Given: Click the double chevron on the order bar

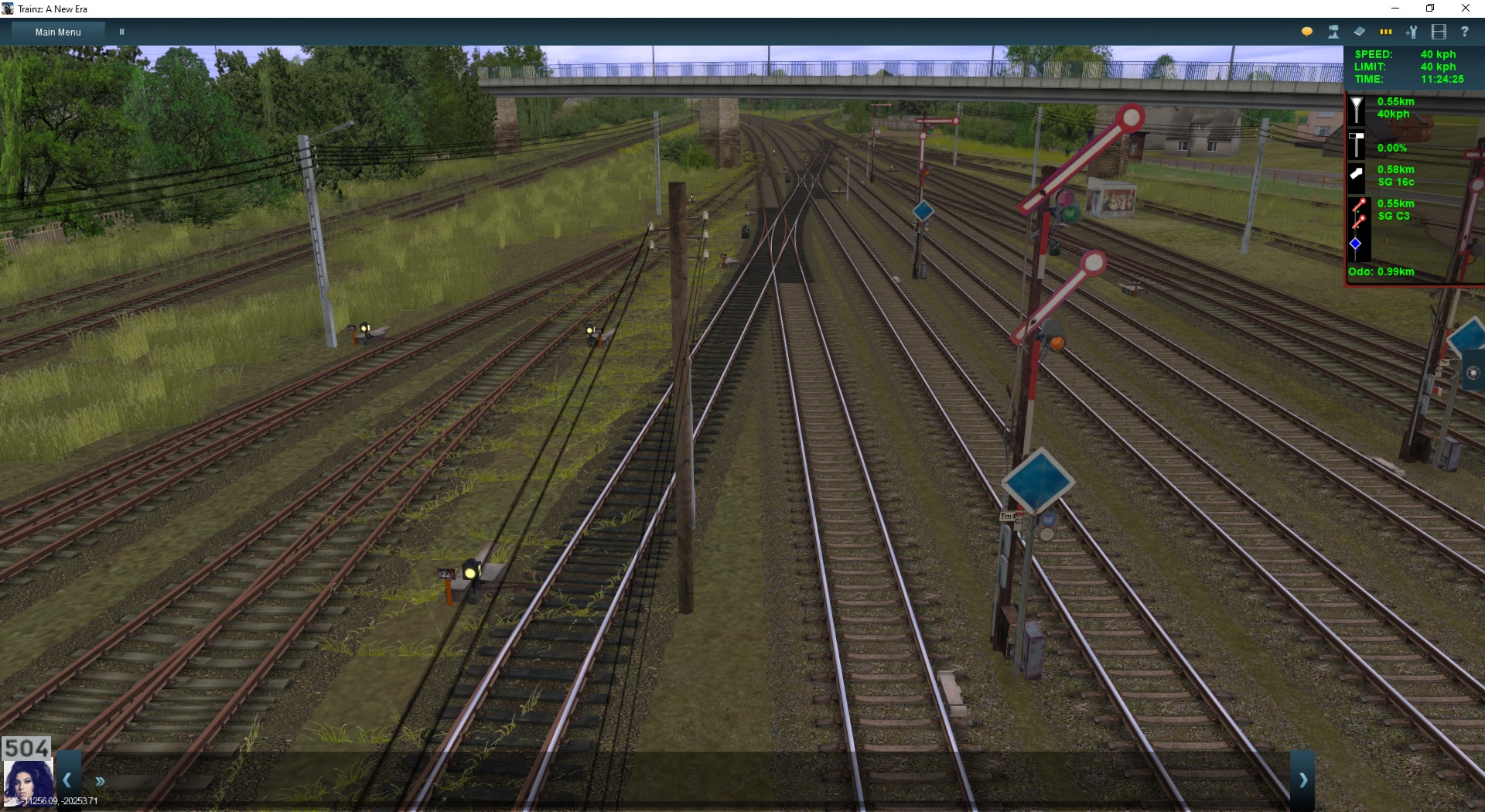Looking at the screenshot, I should pyautogui.click(x=100, y=781).
